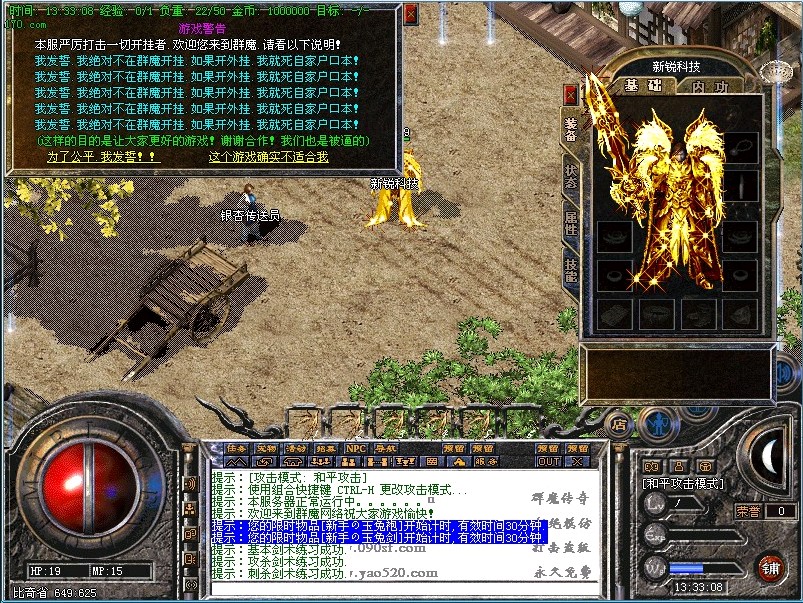The height and width of the screenshot is (603, 803).
Task: Click the 活动 events button
Action: (x=296, y=449)
